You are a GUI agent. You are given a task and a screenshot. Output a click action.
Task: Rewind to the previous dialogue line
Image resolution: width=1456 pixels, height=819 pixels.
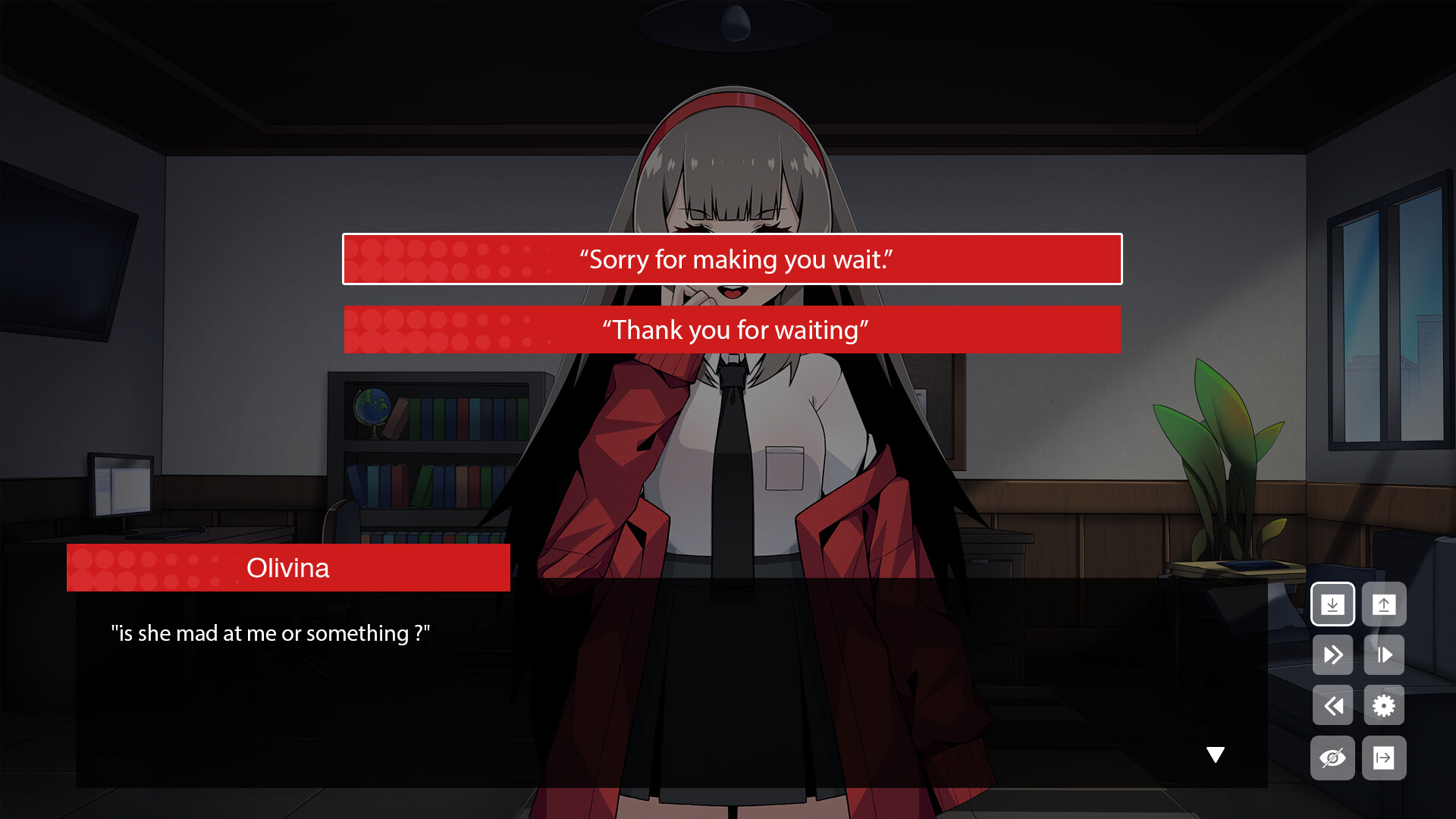point(1332,705)
